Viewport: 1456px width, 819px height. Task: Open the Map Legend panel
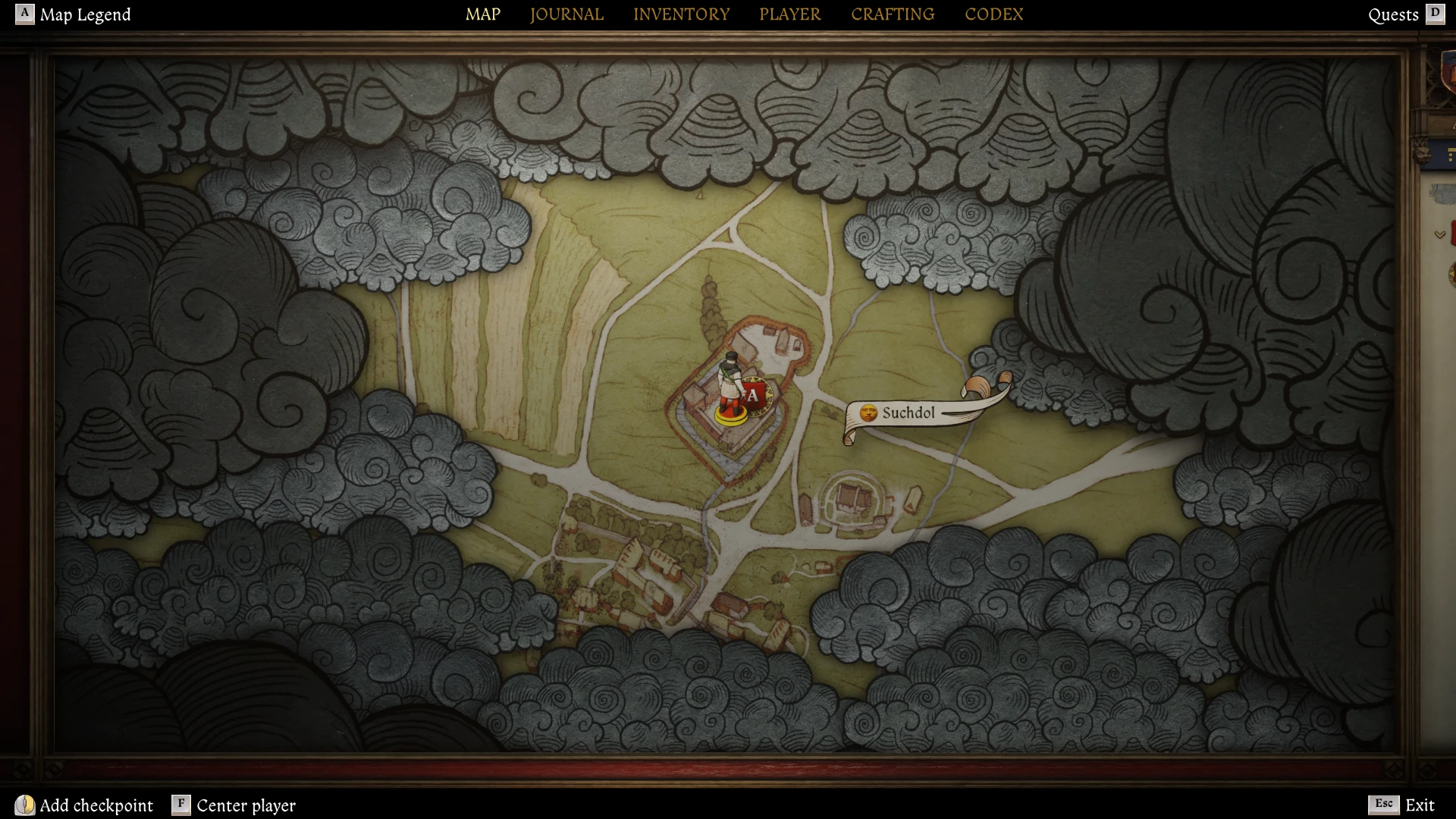click(74, 14)
